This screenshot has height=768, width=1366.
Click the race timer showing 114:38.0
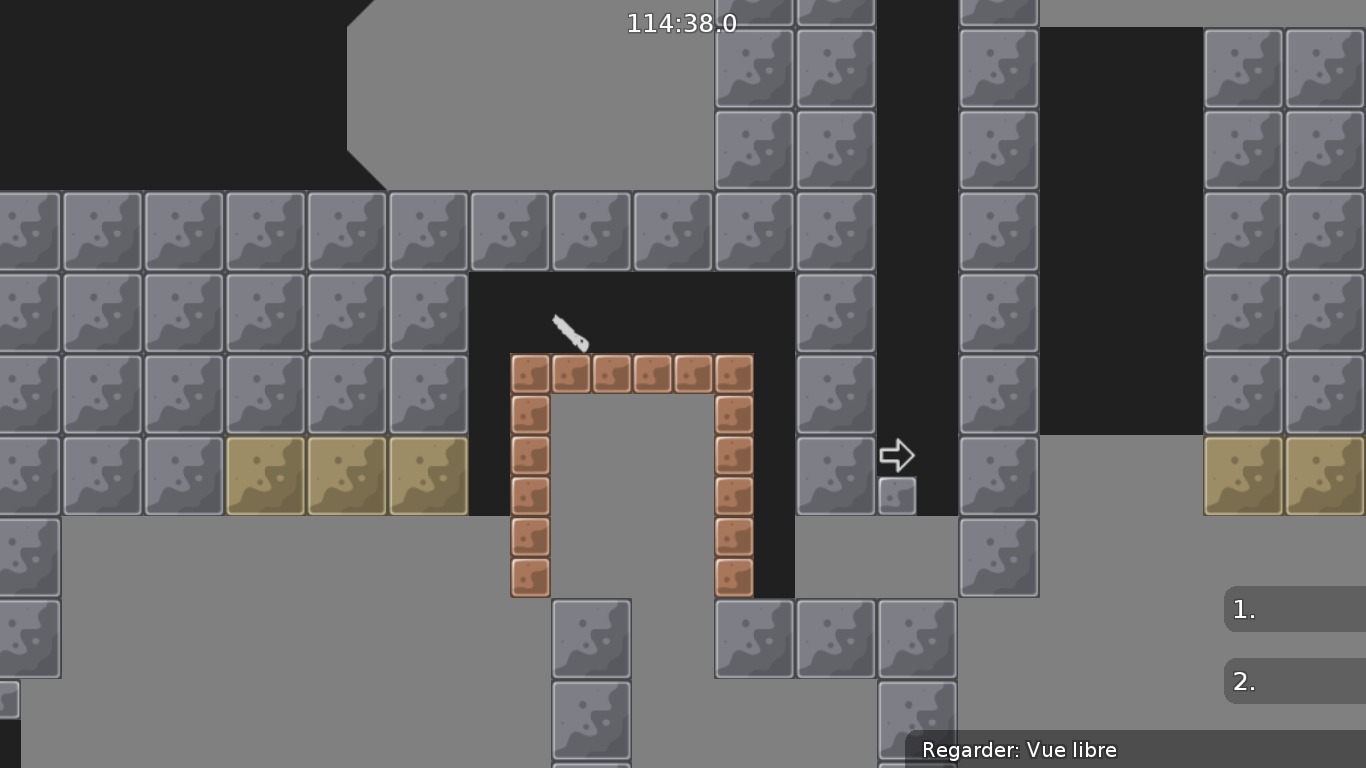click(x=681, y=24)
